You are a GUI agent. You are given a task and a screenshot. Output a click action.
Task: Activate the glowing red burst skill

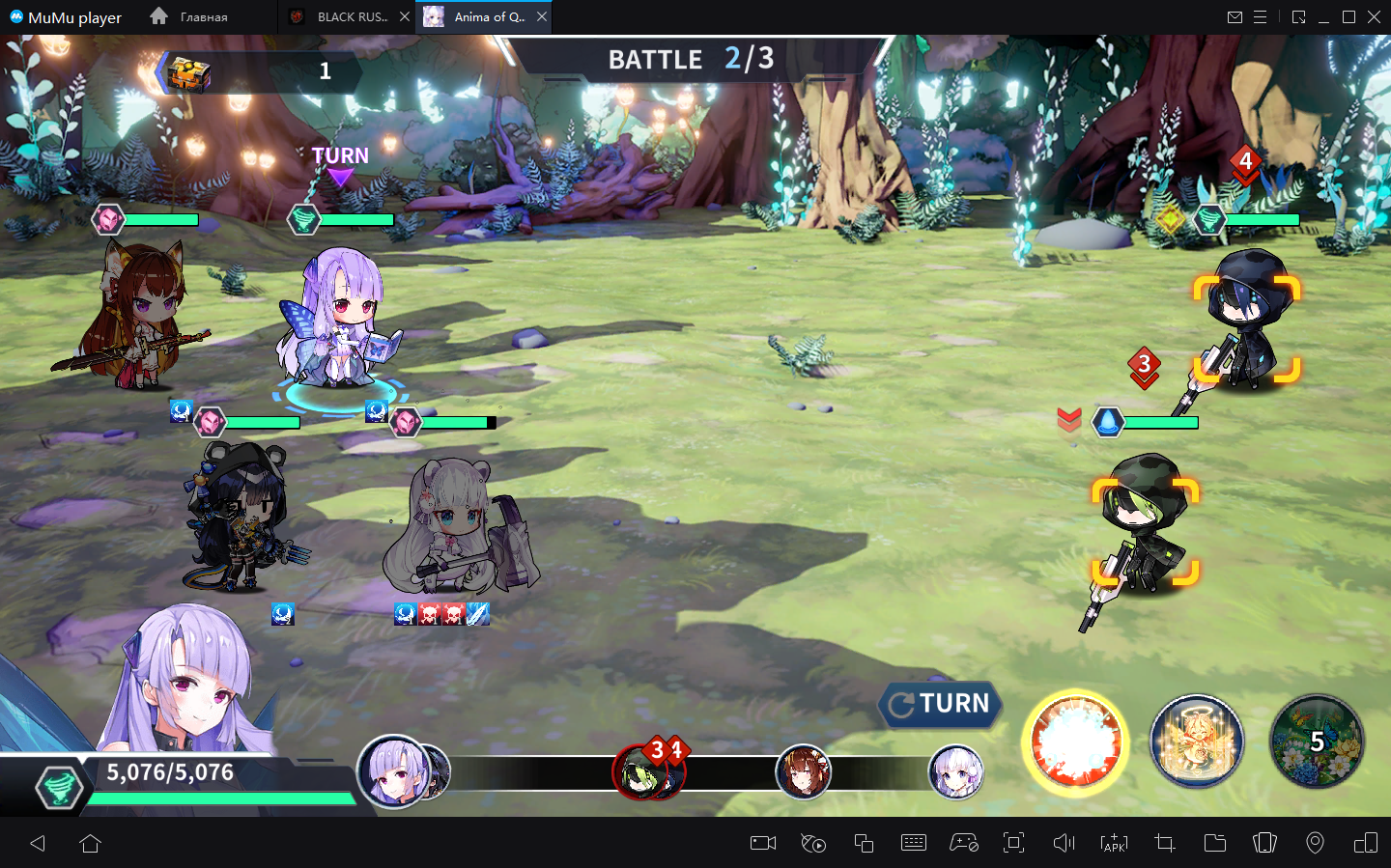coord(1075,743)
